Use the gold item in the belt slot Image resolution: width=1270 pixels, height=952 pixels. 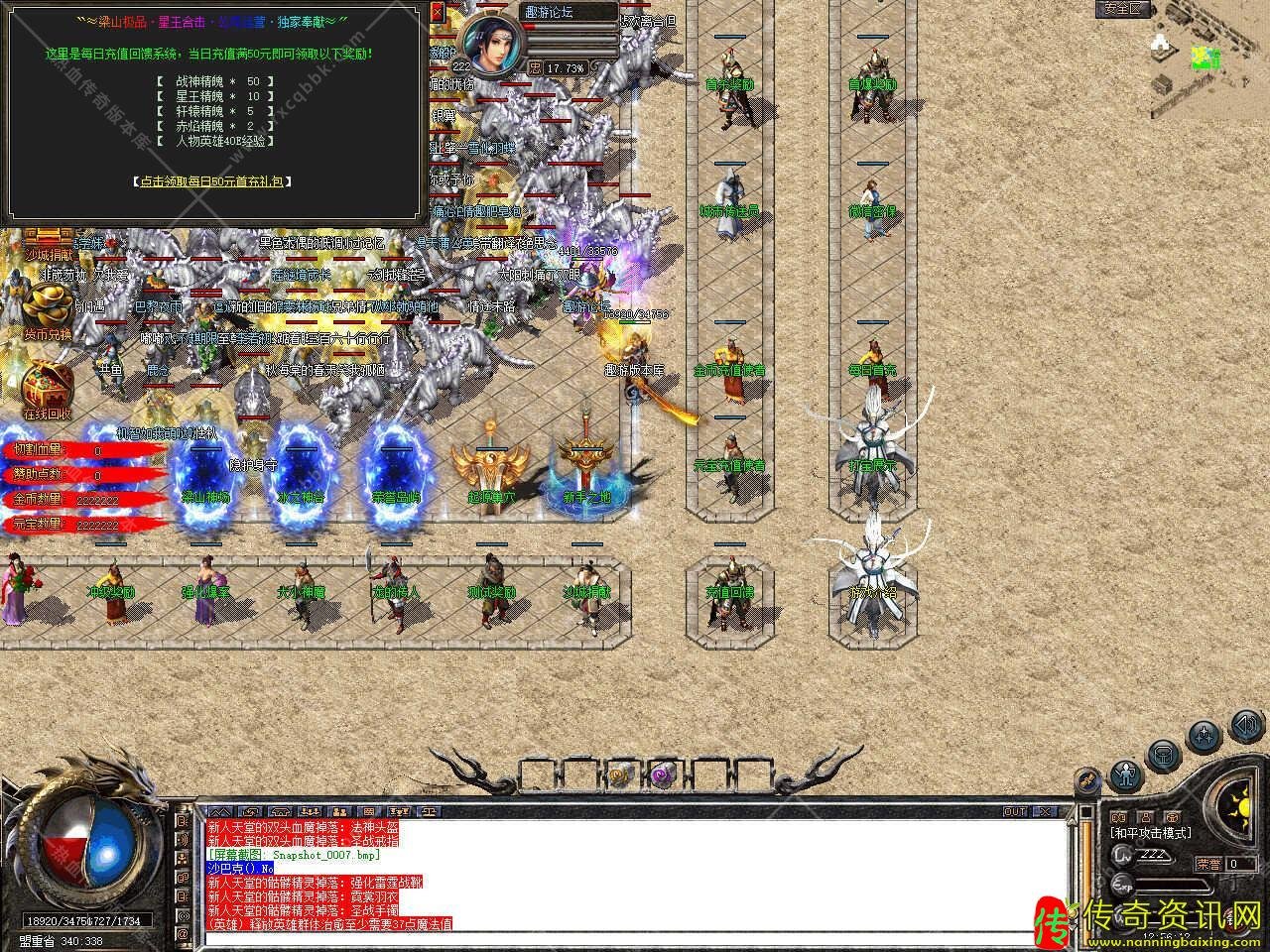pos(620,773)
